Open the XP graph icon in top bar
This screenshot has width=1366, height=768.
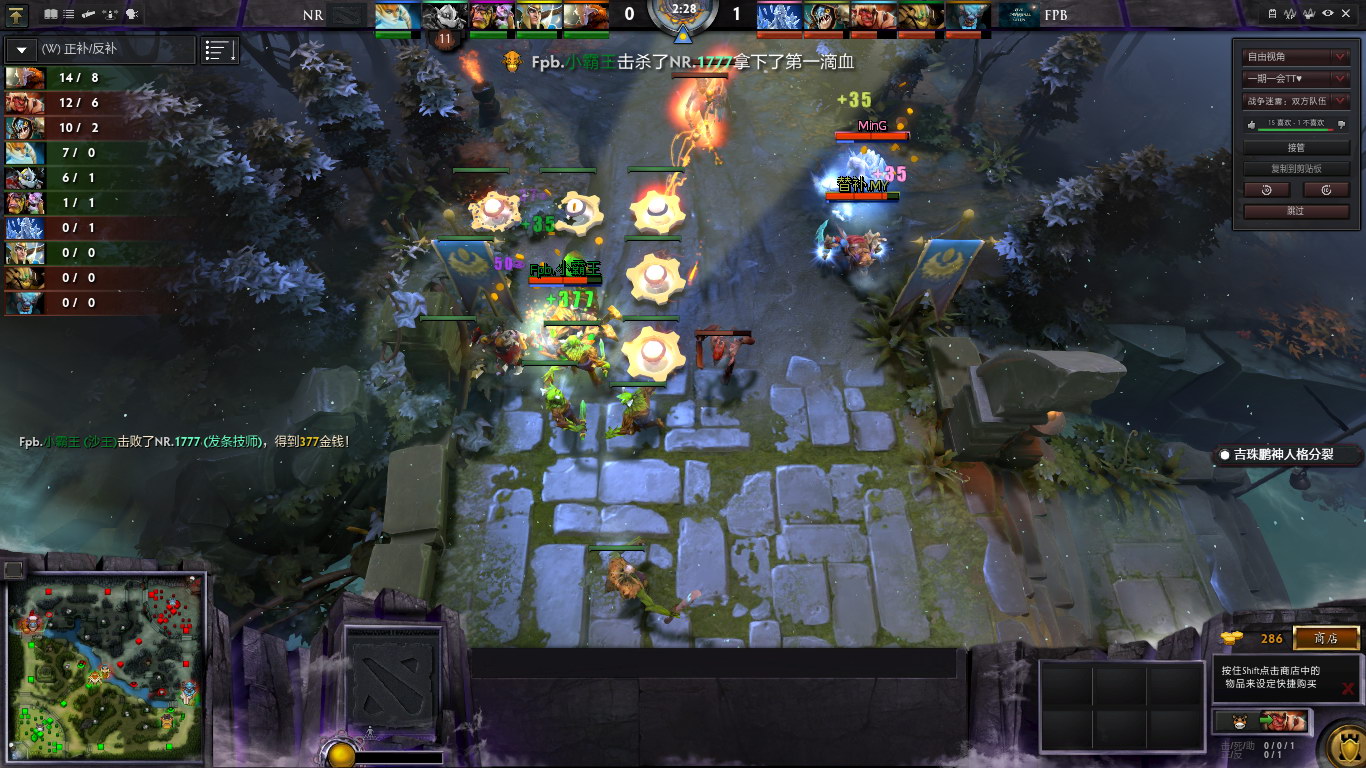tap(1290, 14)
